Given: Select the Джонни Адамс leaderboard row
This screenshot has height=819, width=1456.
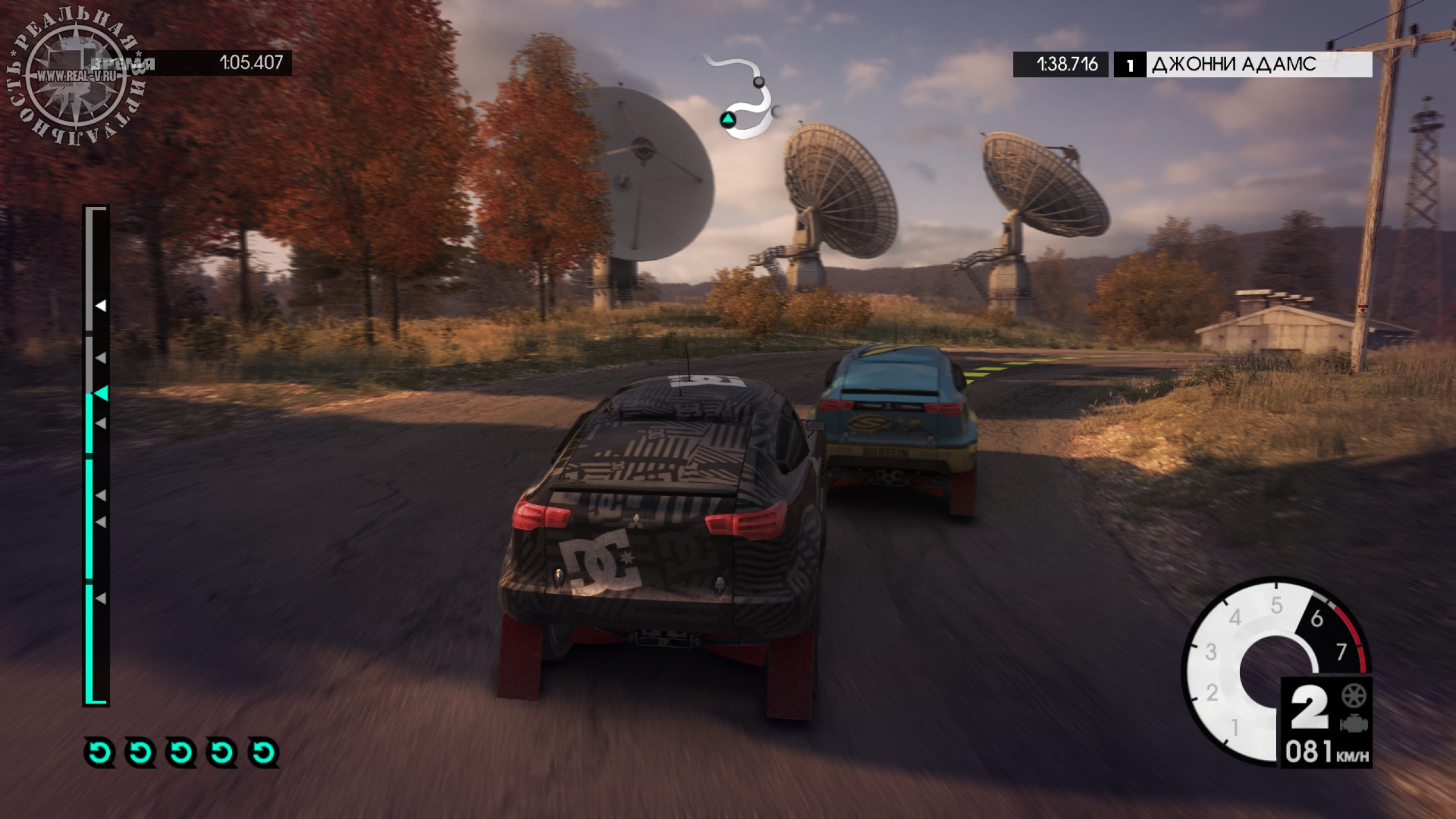Looking at the screenshot, I should pyautogui.click(x=1242, y=65).
